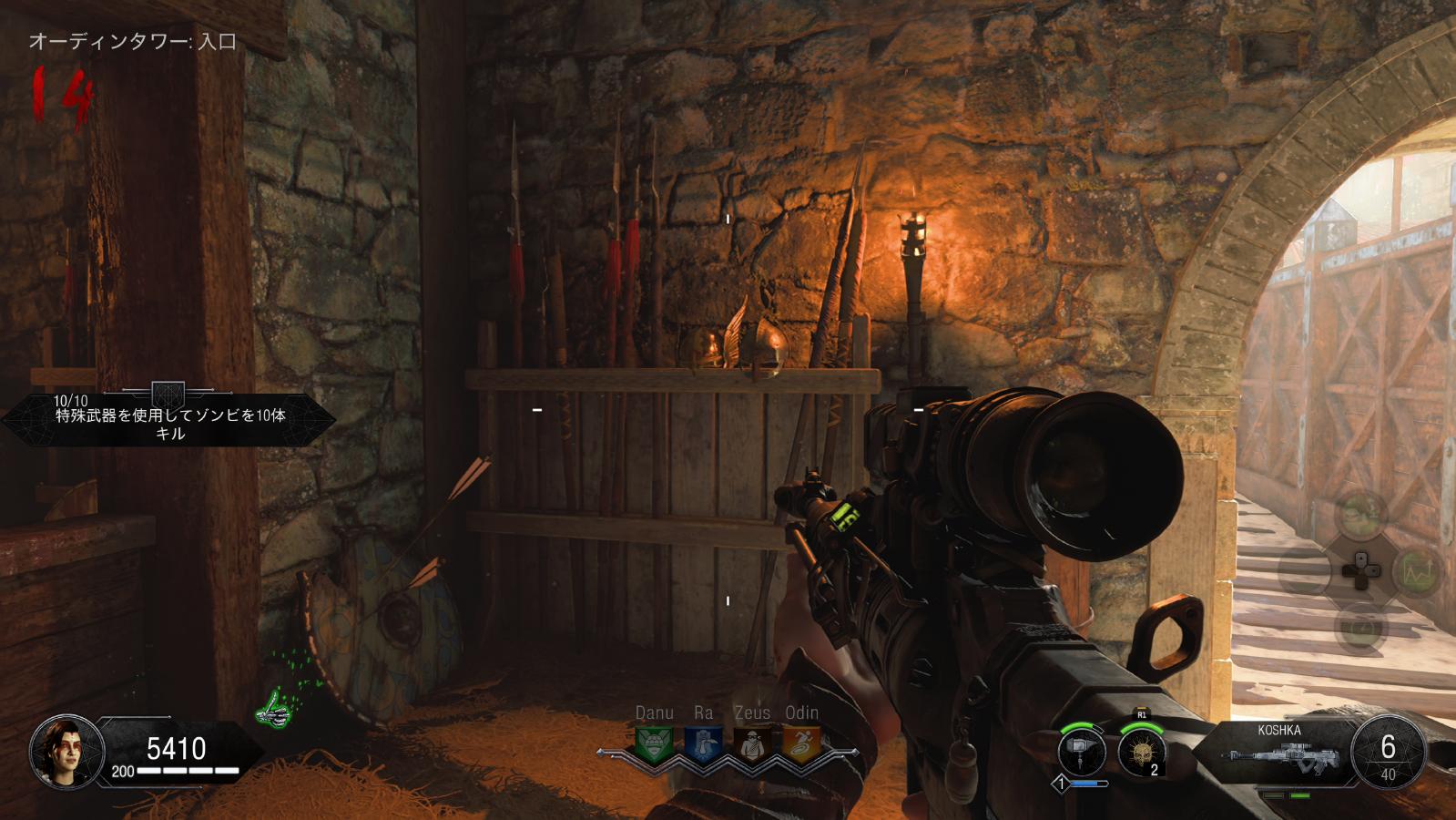
Task: Select the Zeus perk icon
Action: [x=751, y=744]
